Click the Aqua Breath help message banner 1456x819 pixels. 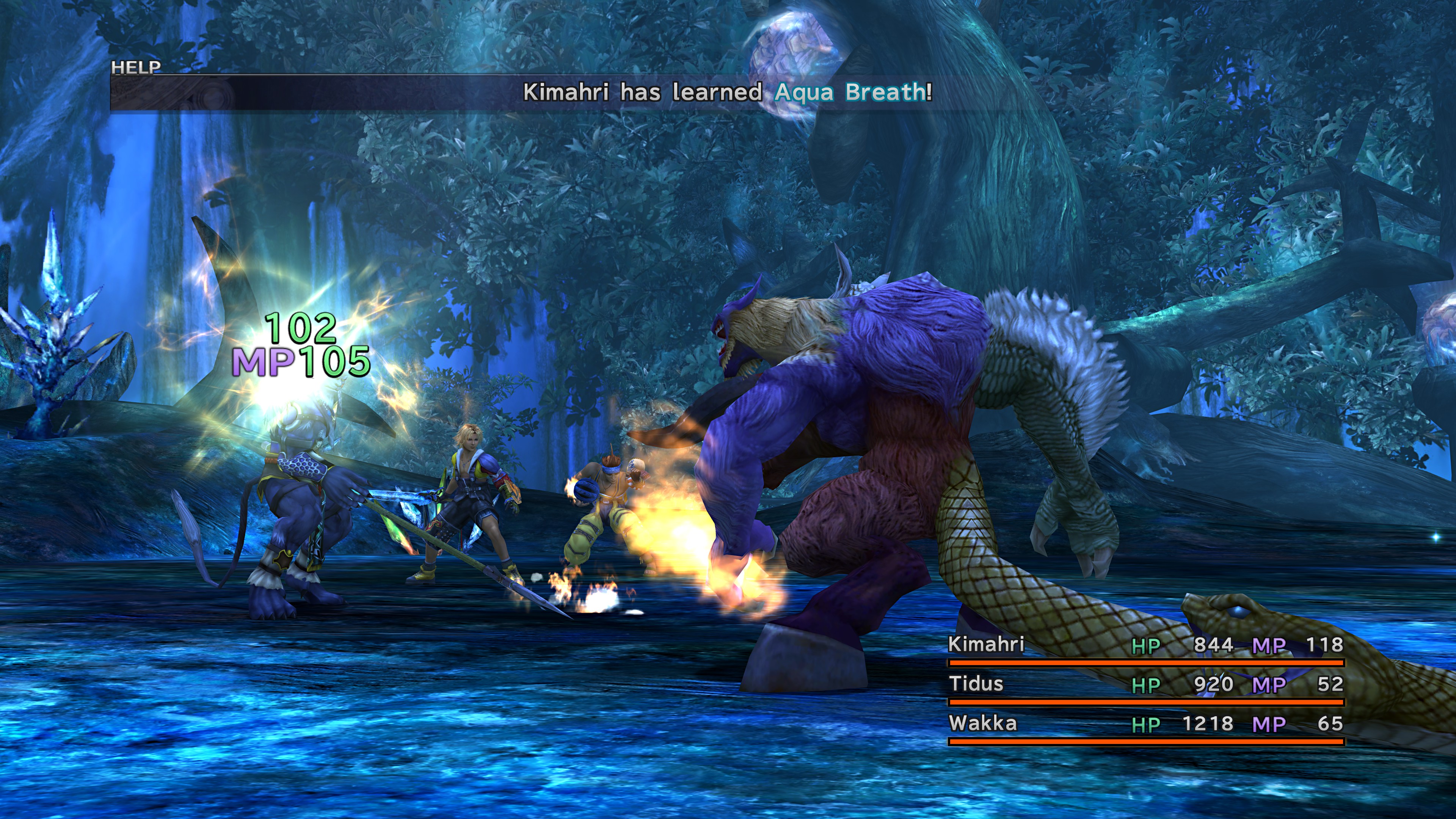727,92
